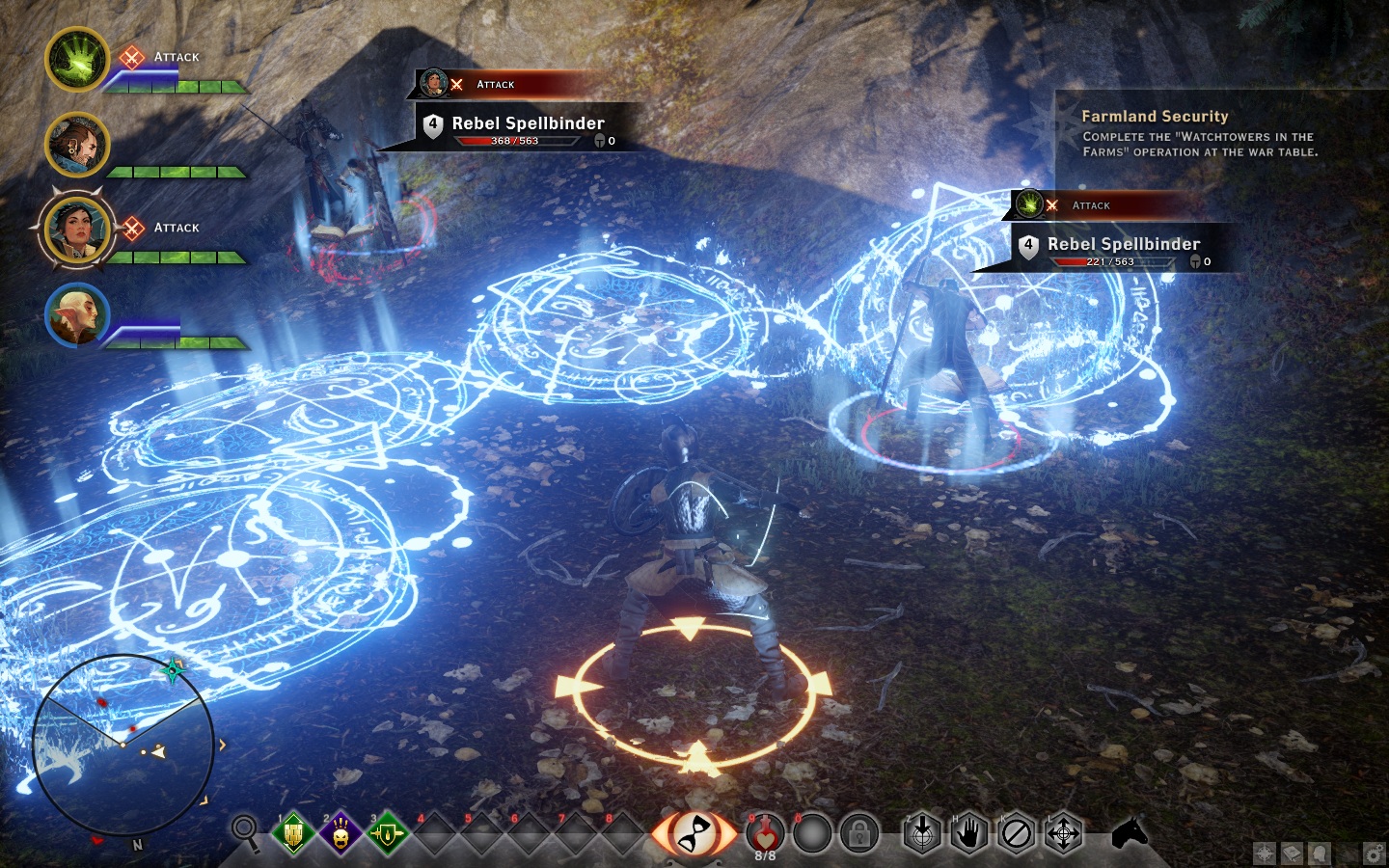The height and width of the screenshot is (868, 1389).
Task: Switch to the bearded party member portrait
Action: click(77, 145)
